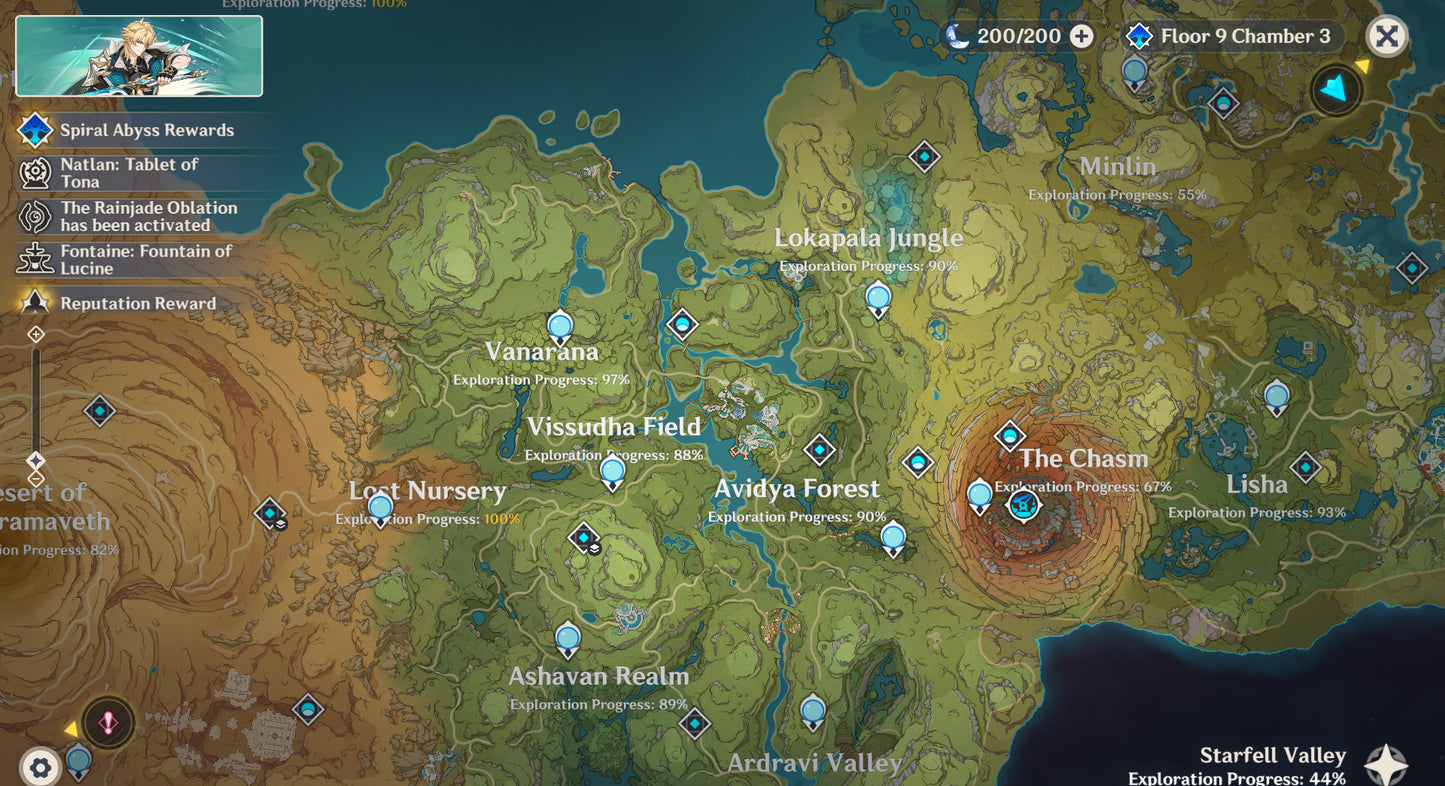Open the region selector star icon

1387,765
